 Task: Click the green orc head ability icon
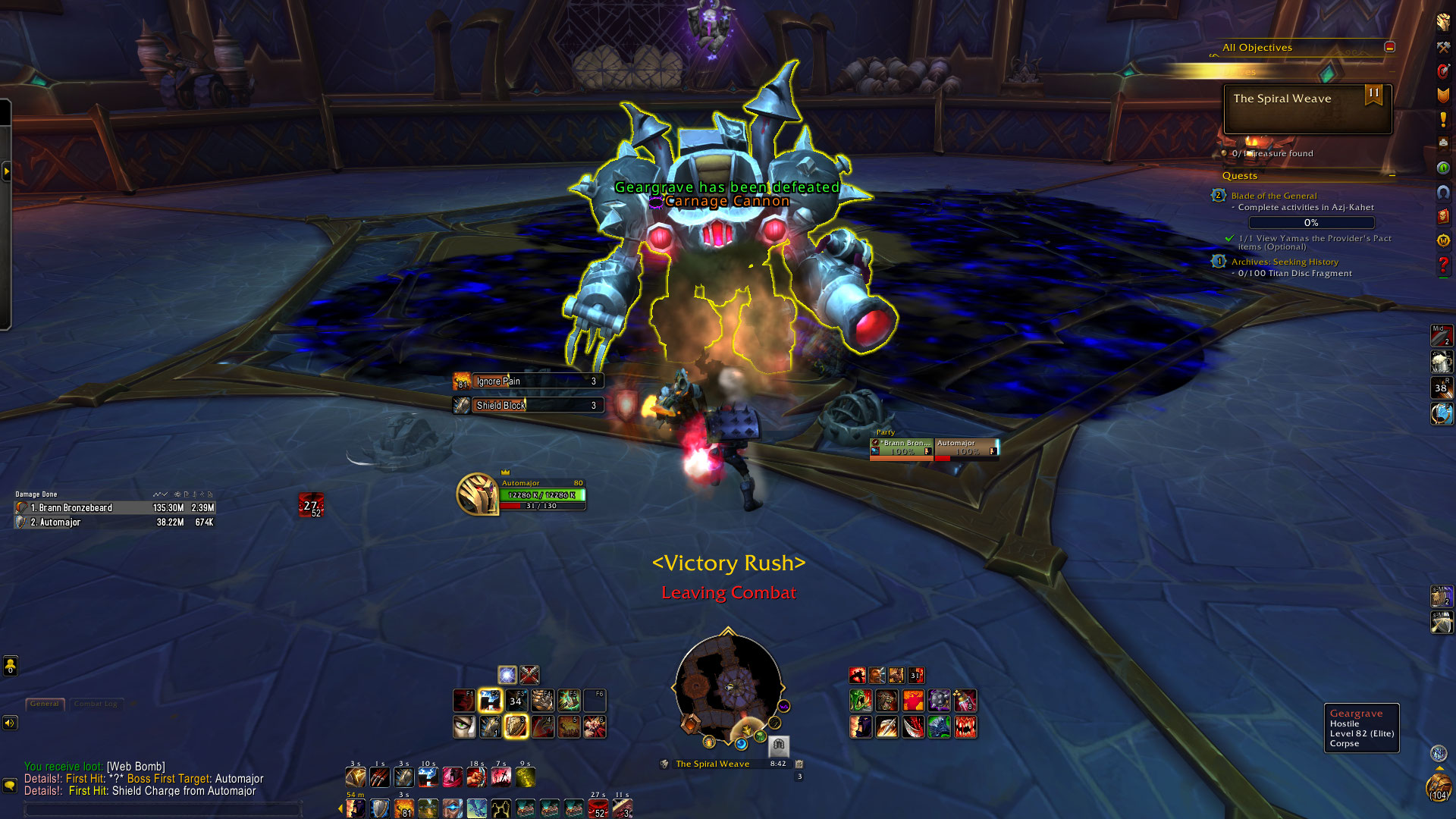(x=860, y=701)
